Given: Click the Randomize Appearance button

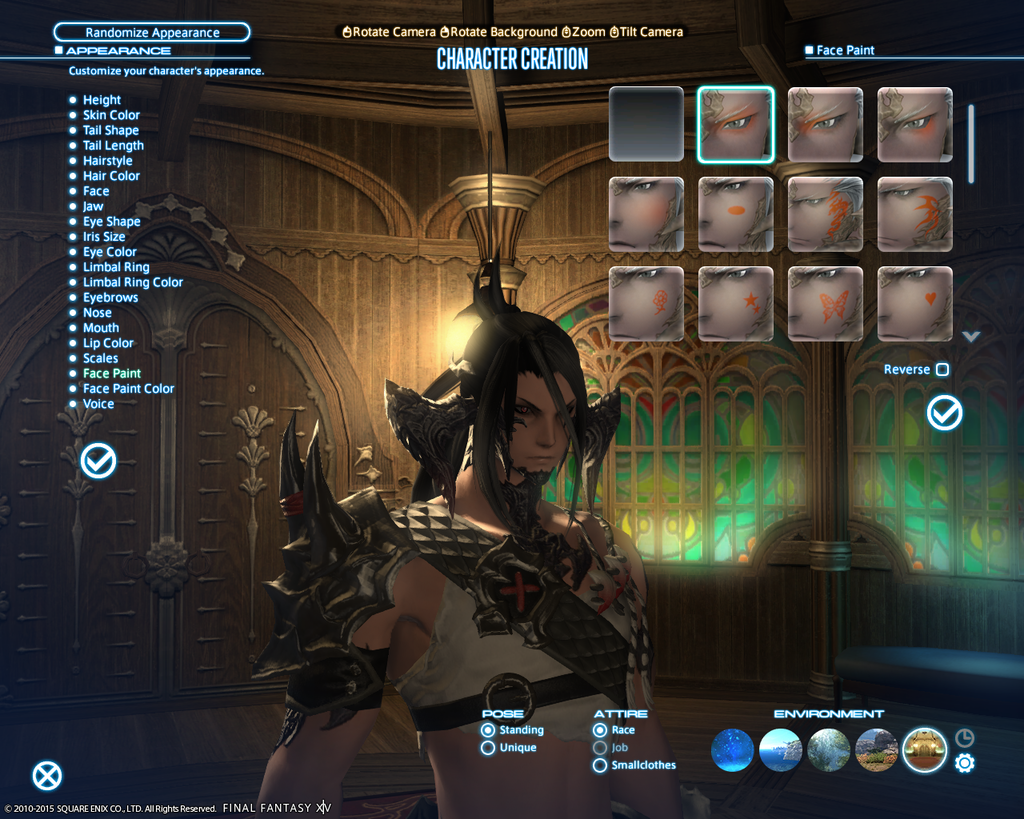Looking at the screenshot, I should 152,33.
